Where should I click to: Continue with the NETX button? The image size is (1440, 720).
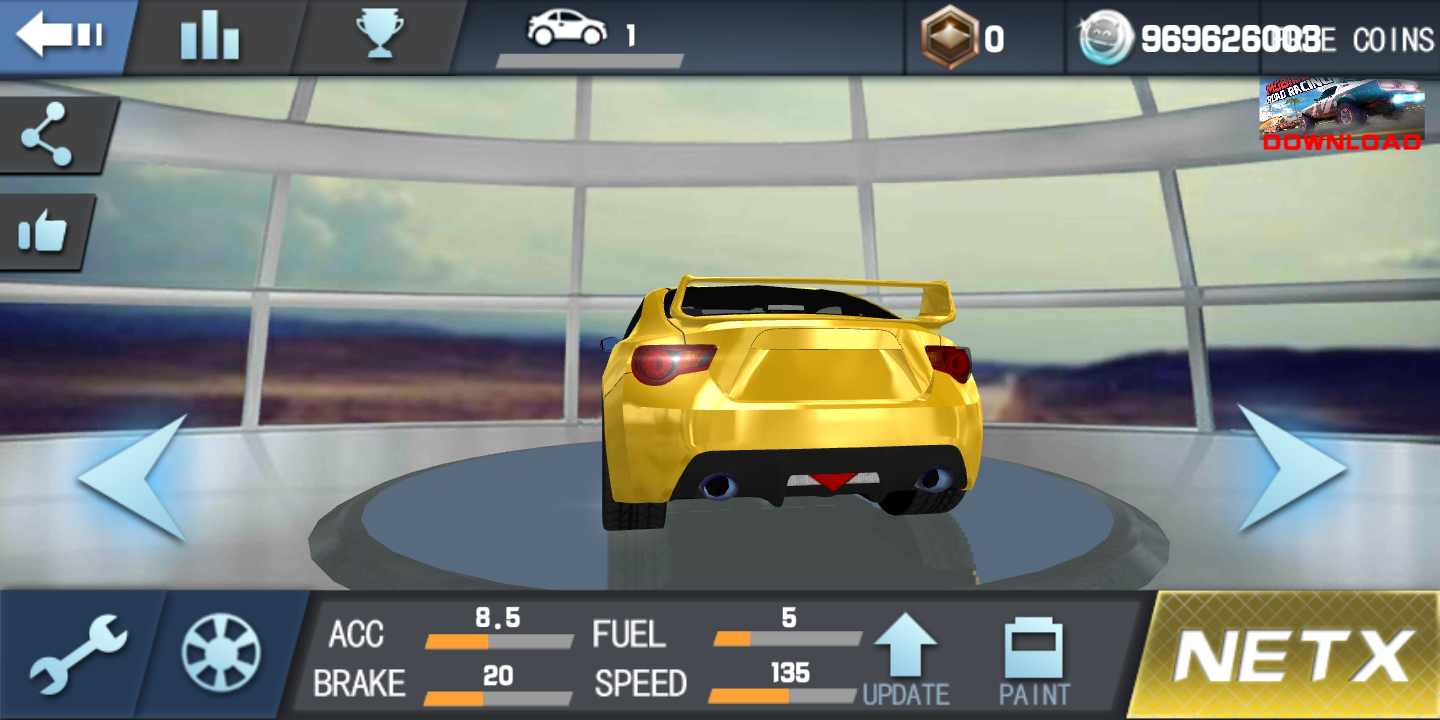pos(1295,655)
